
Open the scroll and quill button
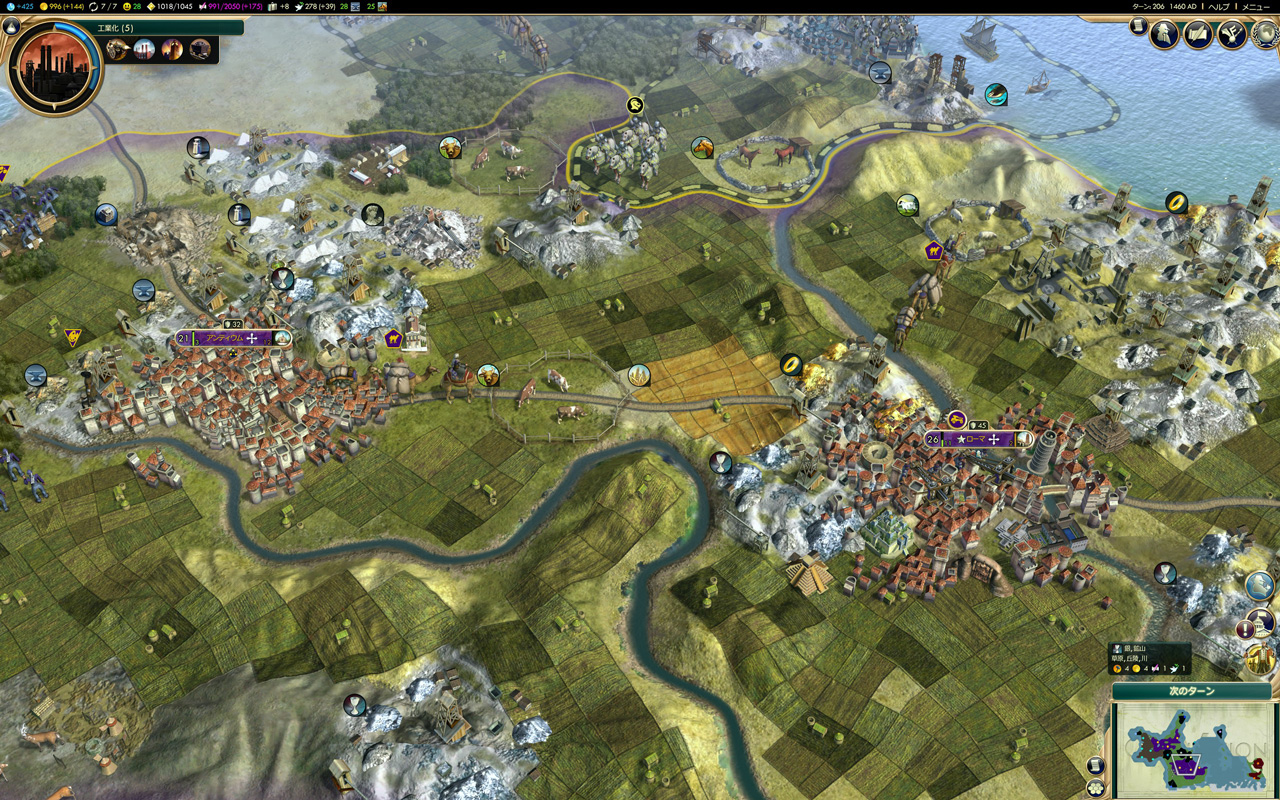(x=1198, y=35)
